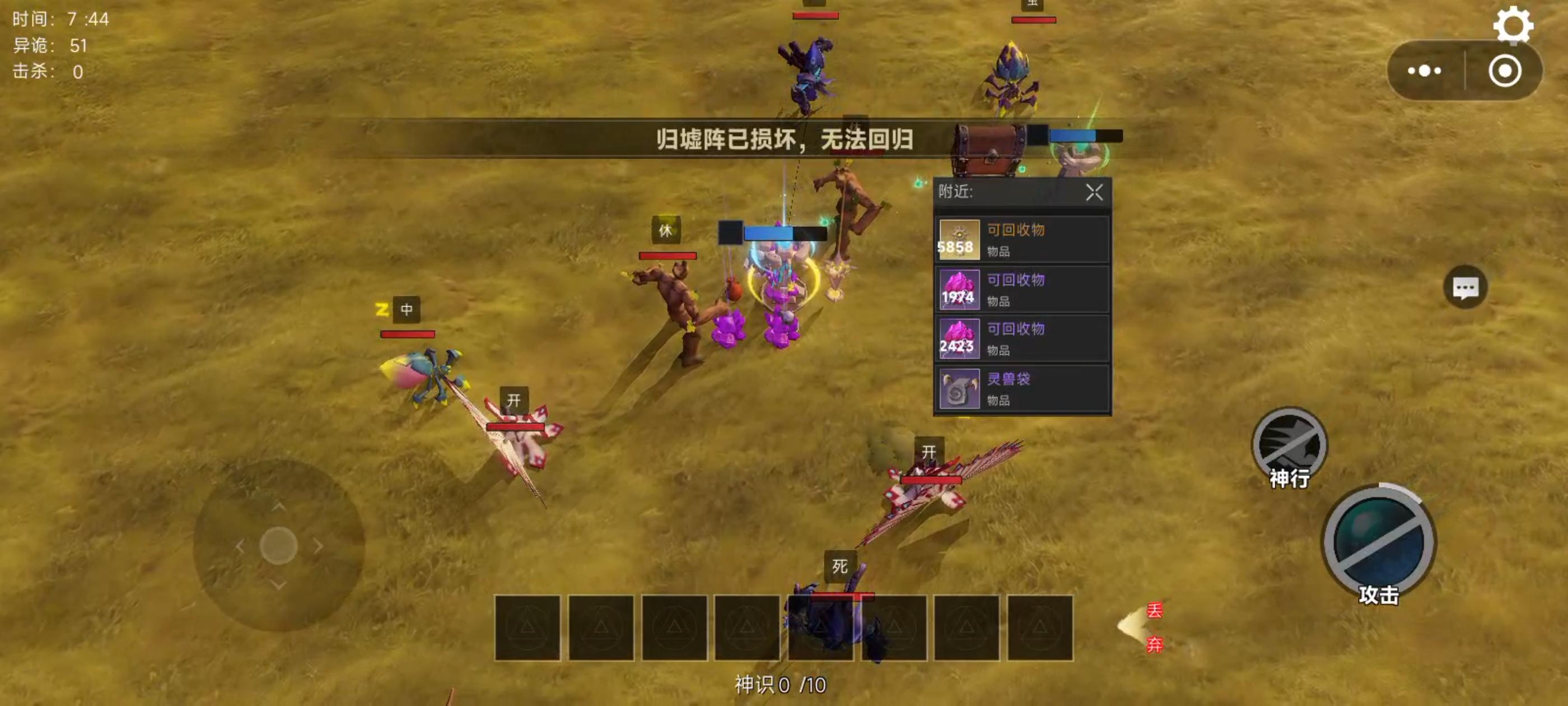Open the more options ellipsis icon
The height and width of the screenshot is (706, 1568).
click(1424, 70)
